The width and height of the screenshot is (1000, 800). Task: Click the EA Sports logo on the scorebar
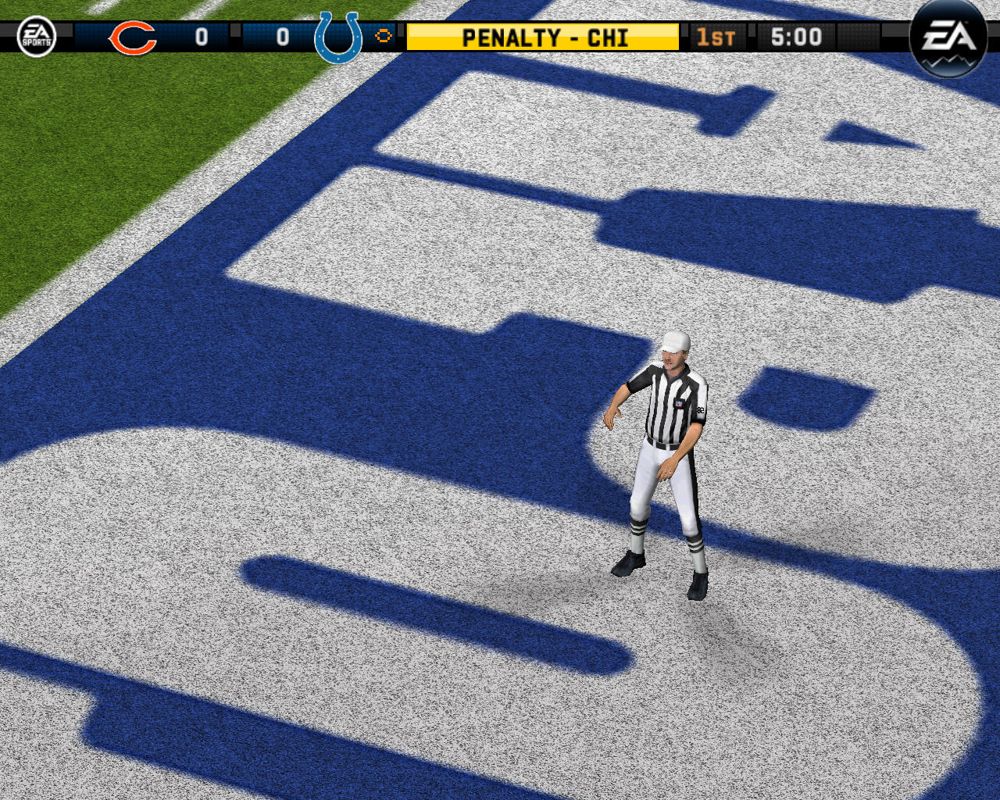pos(37,37)
